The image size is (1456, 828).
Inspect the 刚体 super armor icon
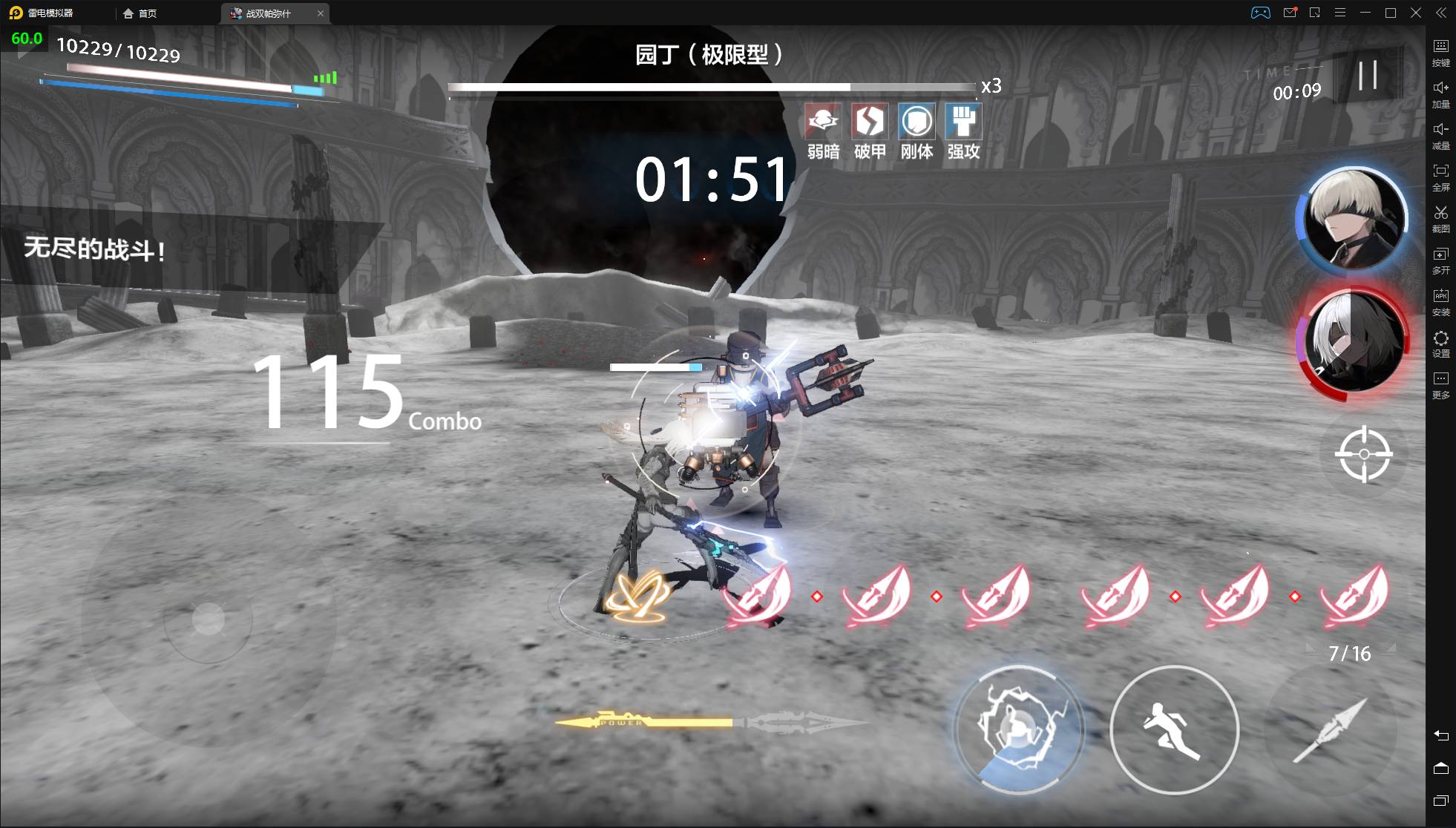point(916,122)
